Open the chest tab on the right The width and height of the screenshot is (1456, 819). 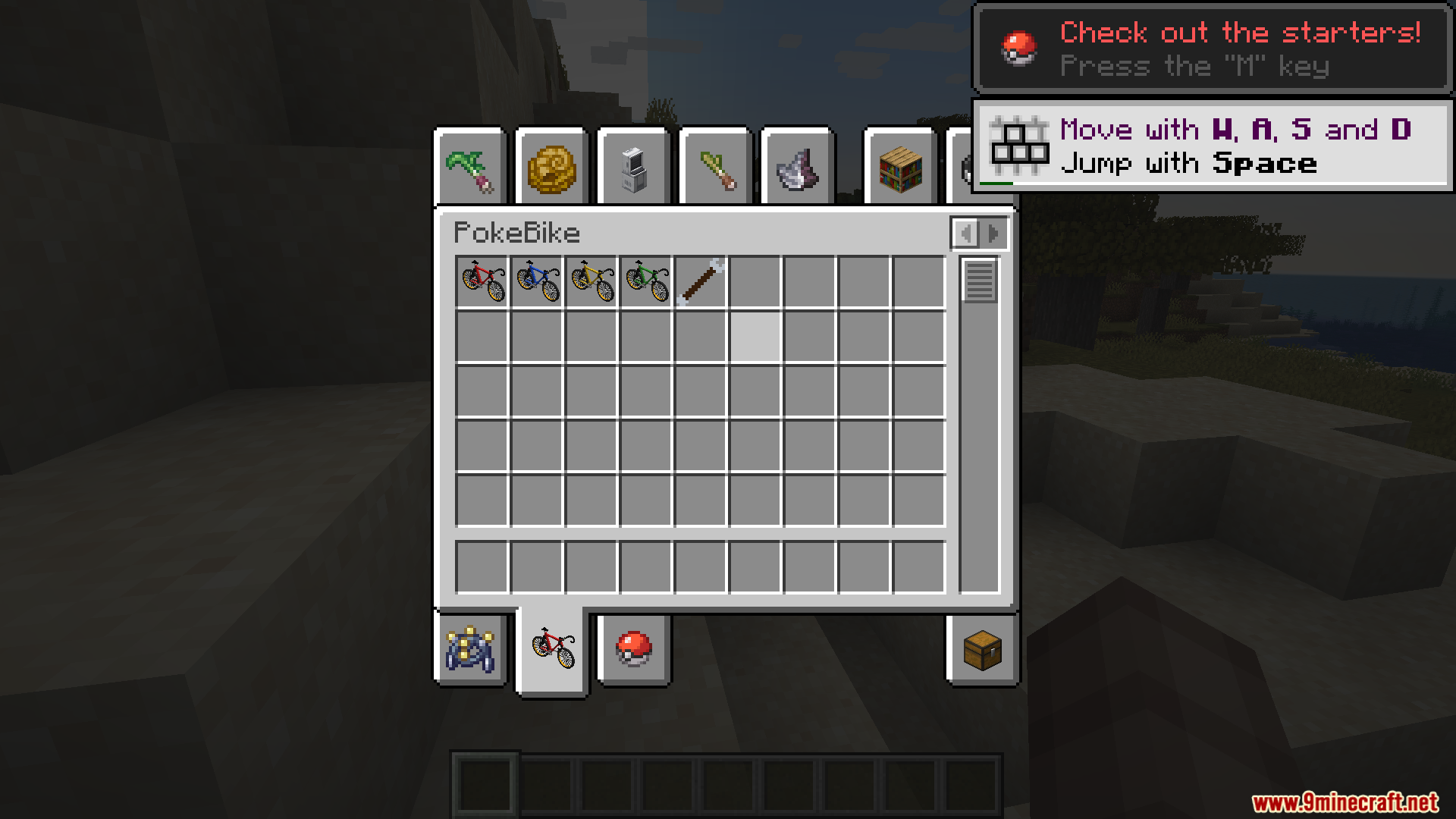983,651
